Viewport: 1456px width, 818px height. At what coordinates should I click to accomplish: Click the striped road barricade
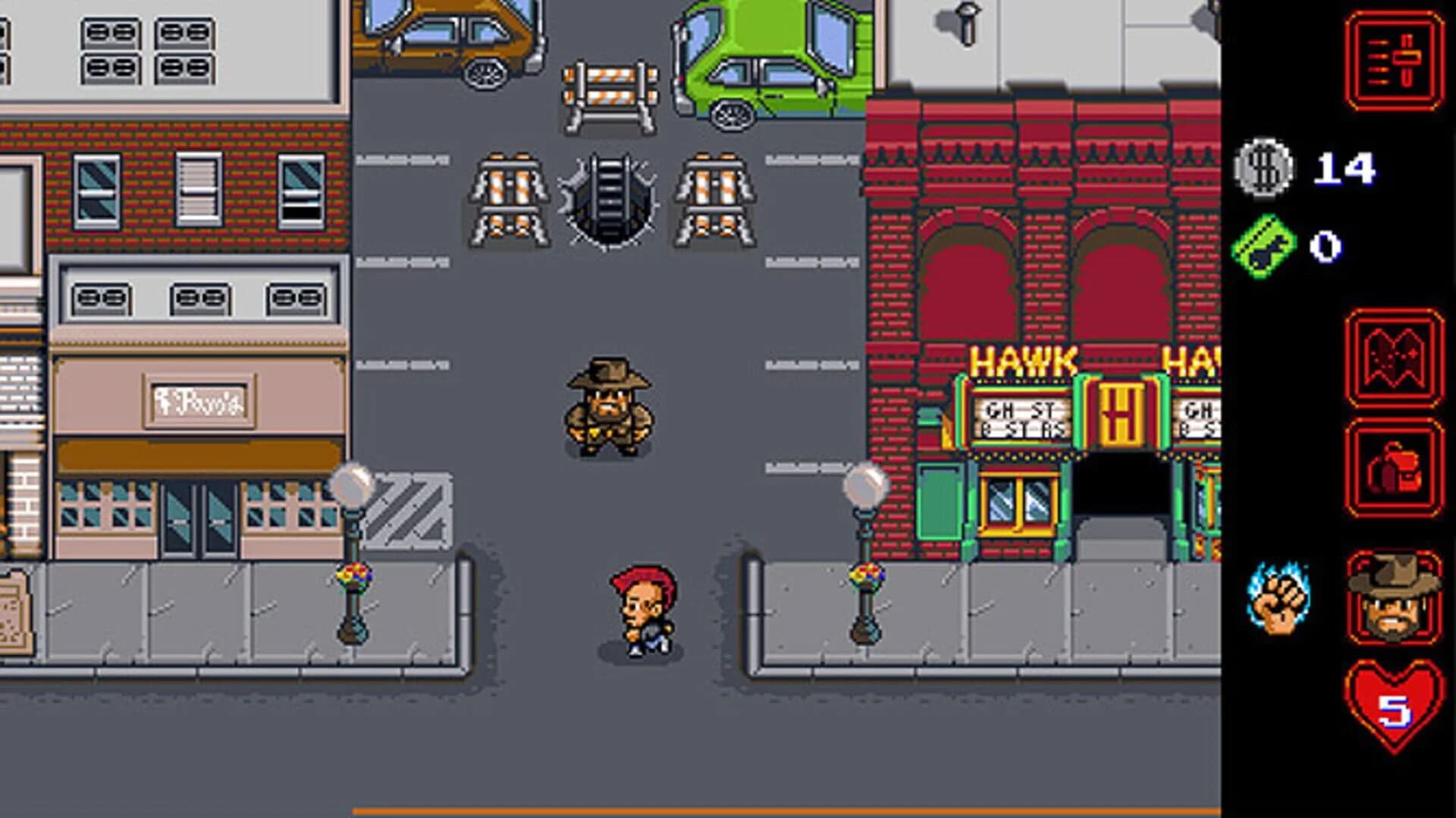click(x=610, y=91)
